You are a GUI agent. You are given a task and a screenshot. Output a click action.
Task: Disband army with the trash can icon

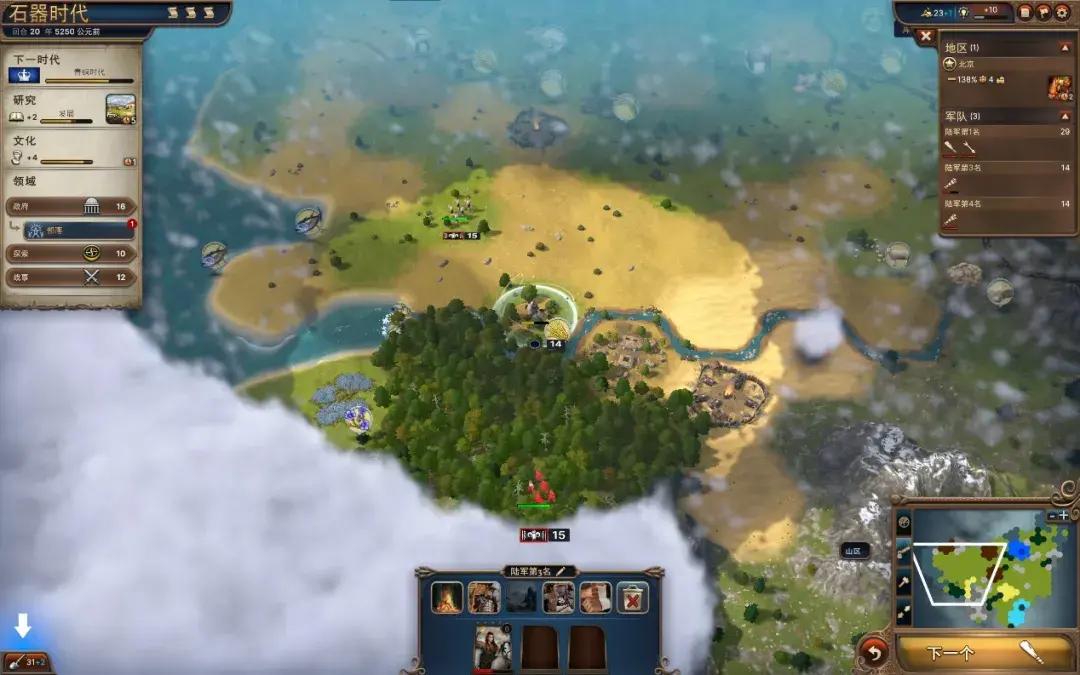coord(632,597)
